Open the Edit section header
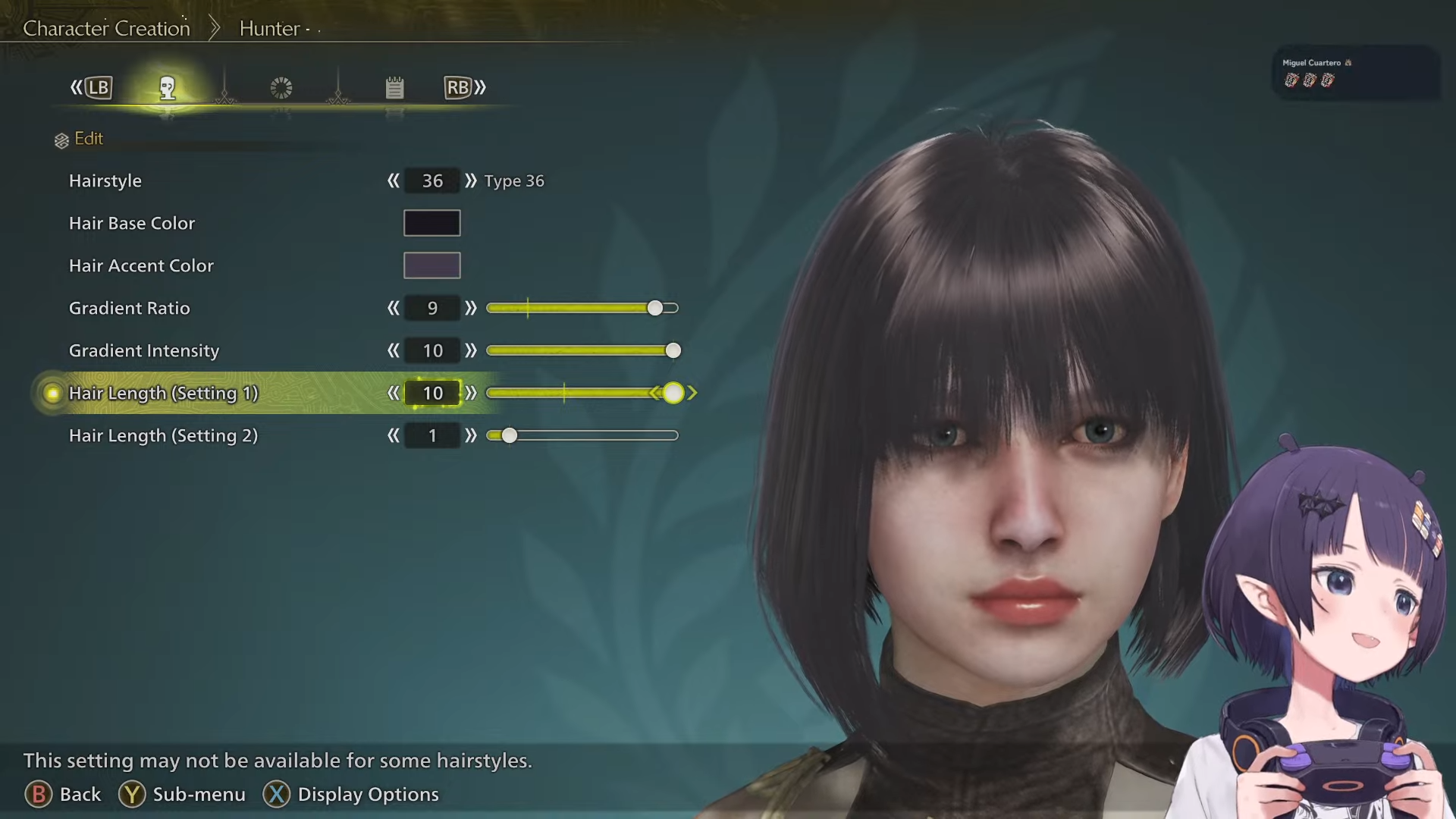 click(88, 139)
